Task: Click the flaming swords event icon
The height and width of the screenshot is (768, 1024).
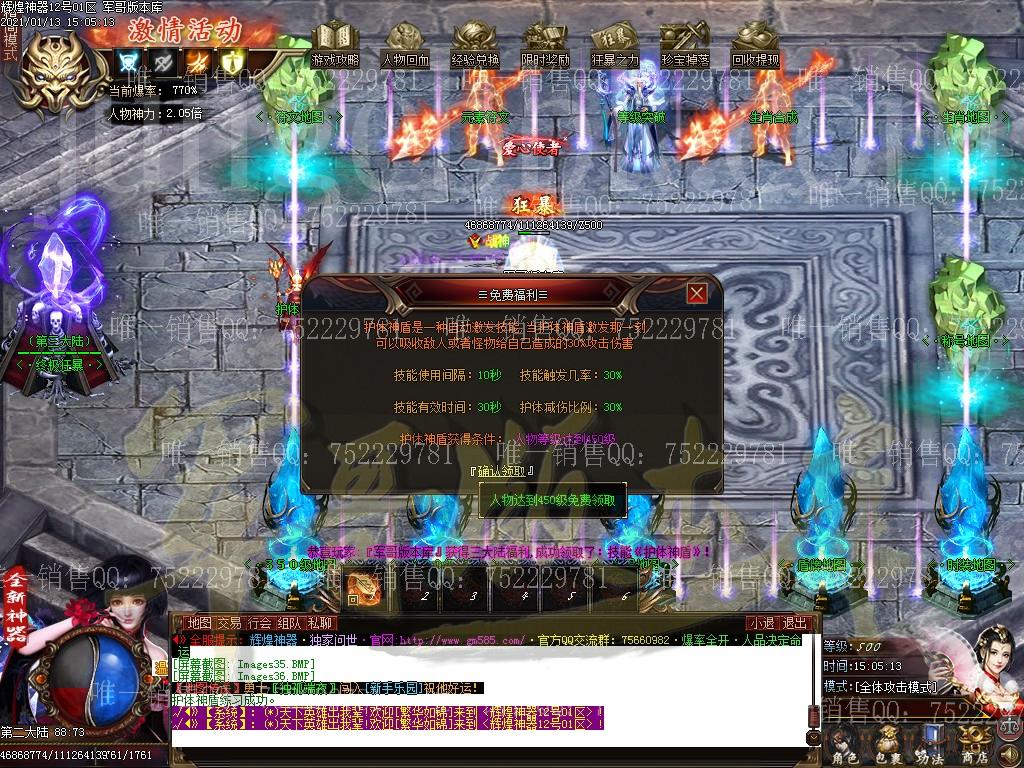Action: [x=197, y=62]
